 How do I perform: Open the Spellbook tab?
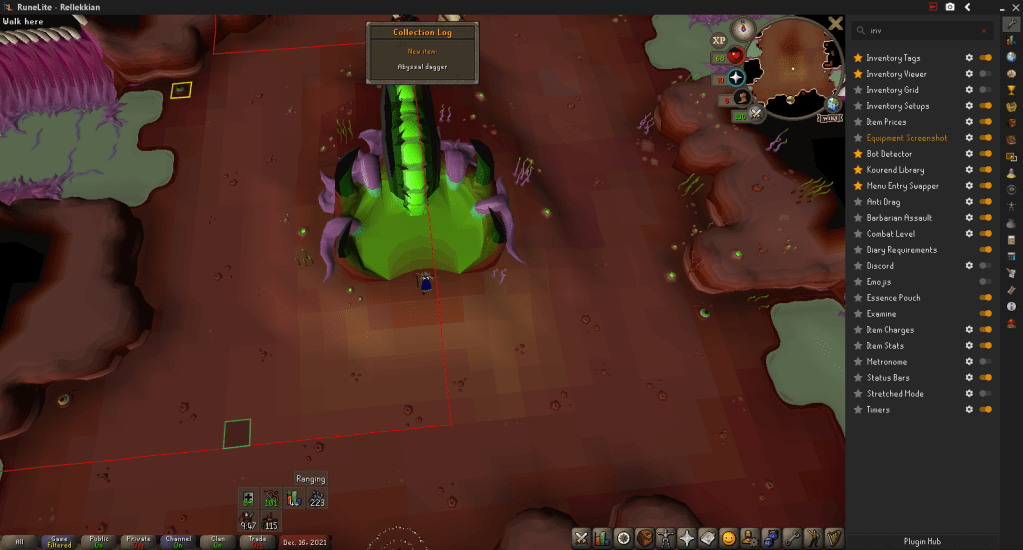708,538
